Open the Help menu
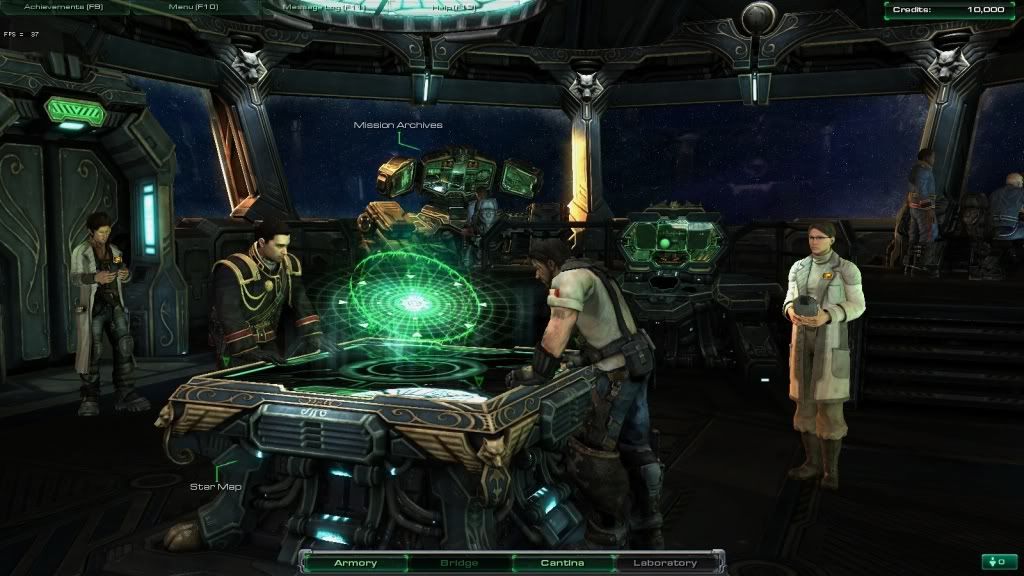 tap(453, 6)
